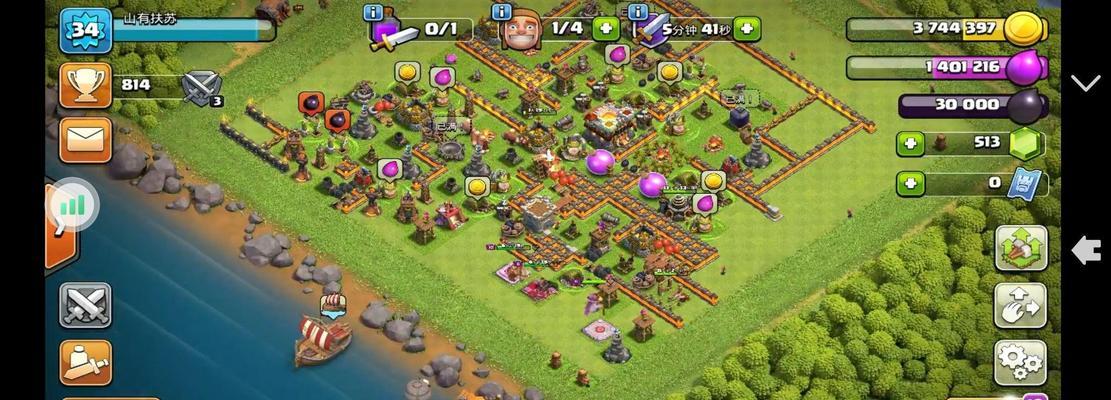Show info for the shield timer
Image resolution: width=1111 pixels, height=400 pixels.
click(636, 12)
